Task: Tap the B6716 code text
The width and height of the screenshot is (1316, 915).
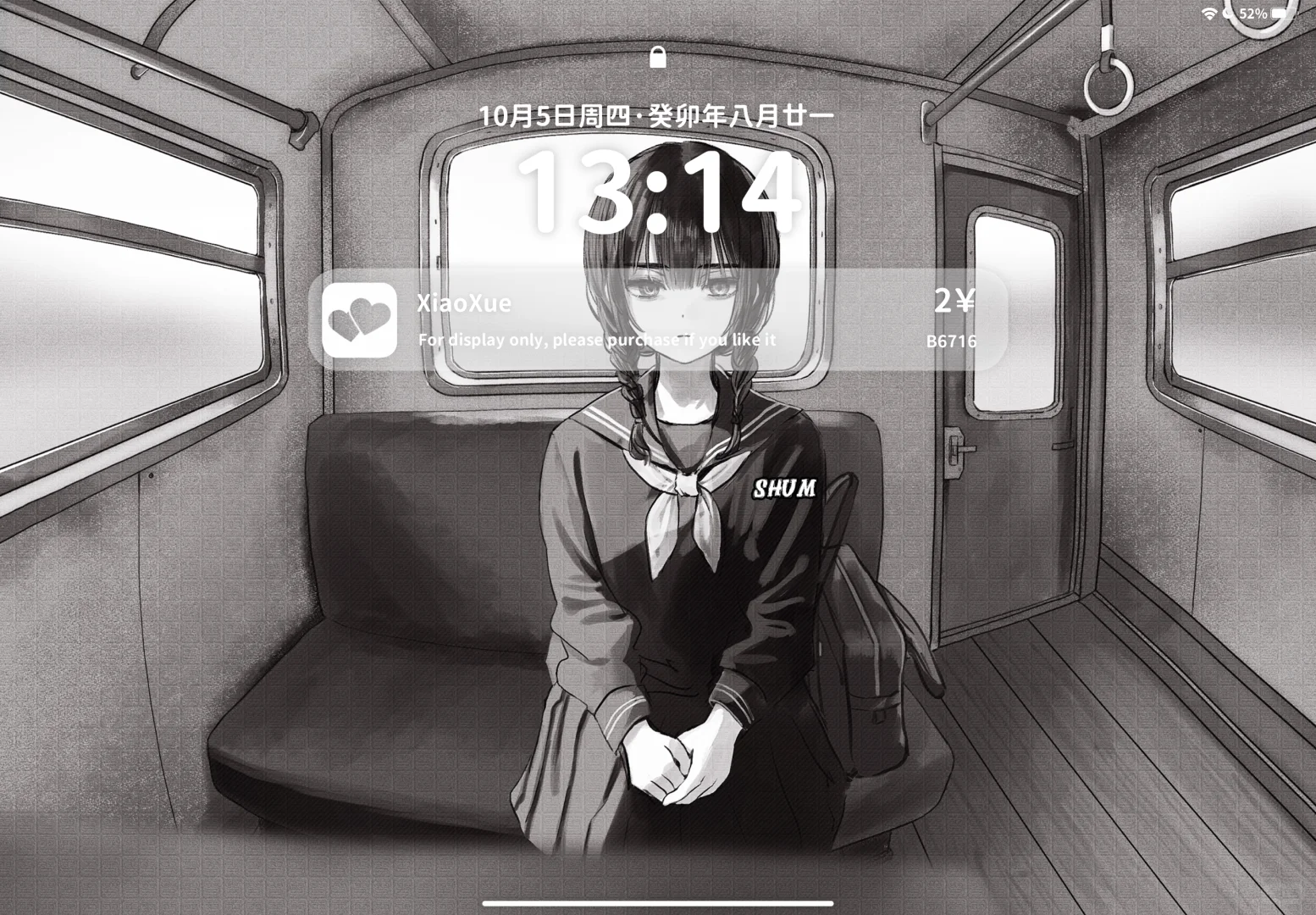Action: (952, 342)
